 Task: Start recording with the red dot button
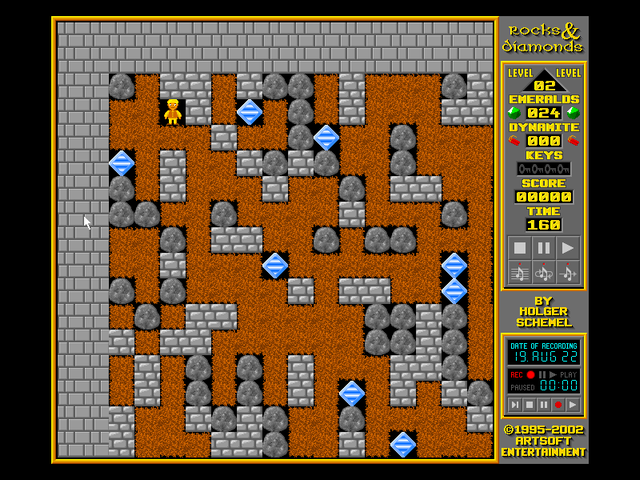557,405
